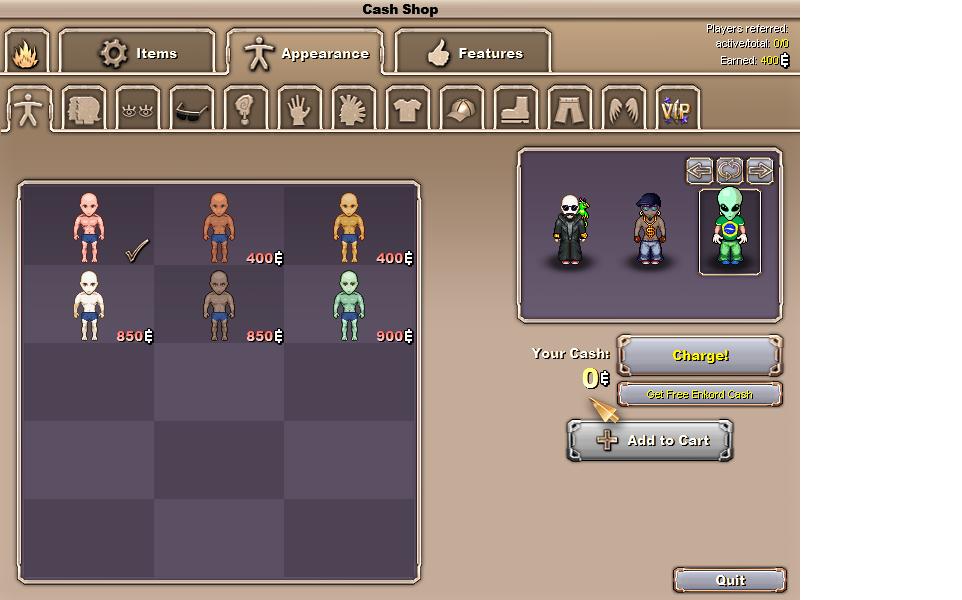The height and width of the screenshot is (600, 962).
Task: Open the wings category
Action: (623, 109)
